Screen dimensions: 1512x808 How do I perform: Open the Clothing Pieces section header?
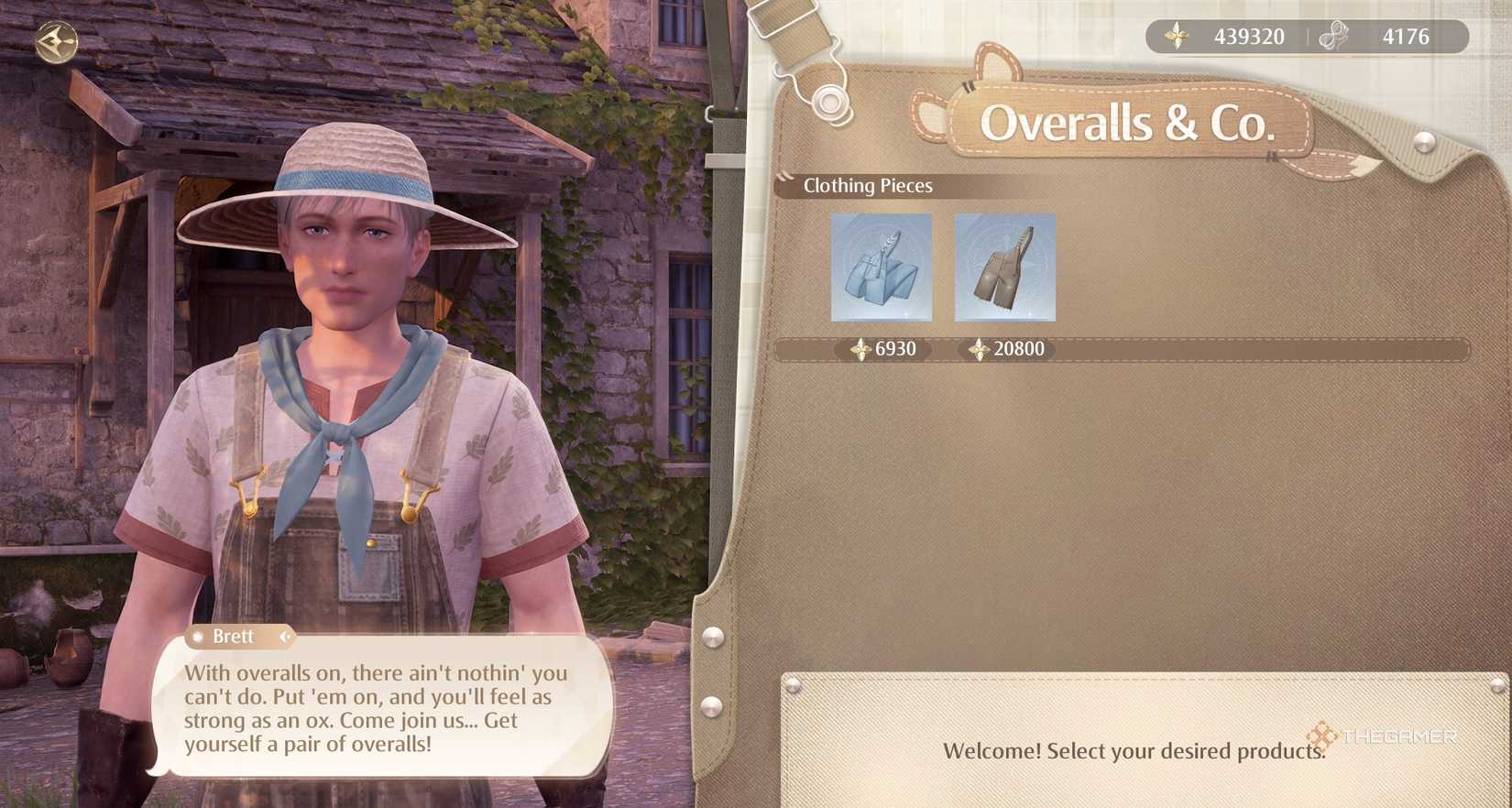867,186
